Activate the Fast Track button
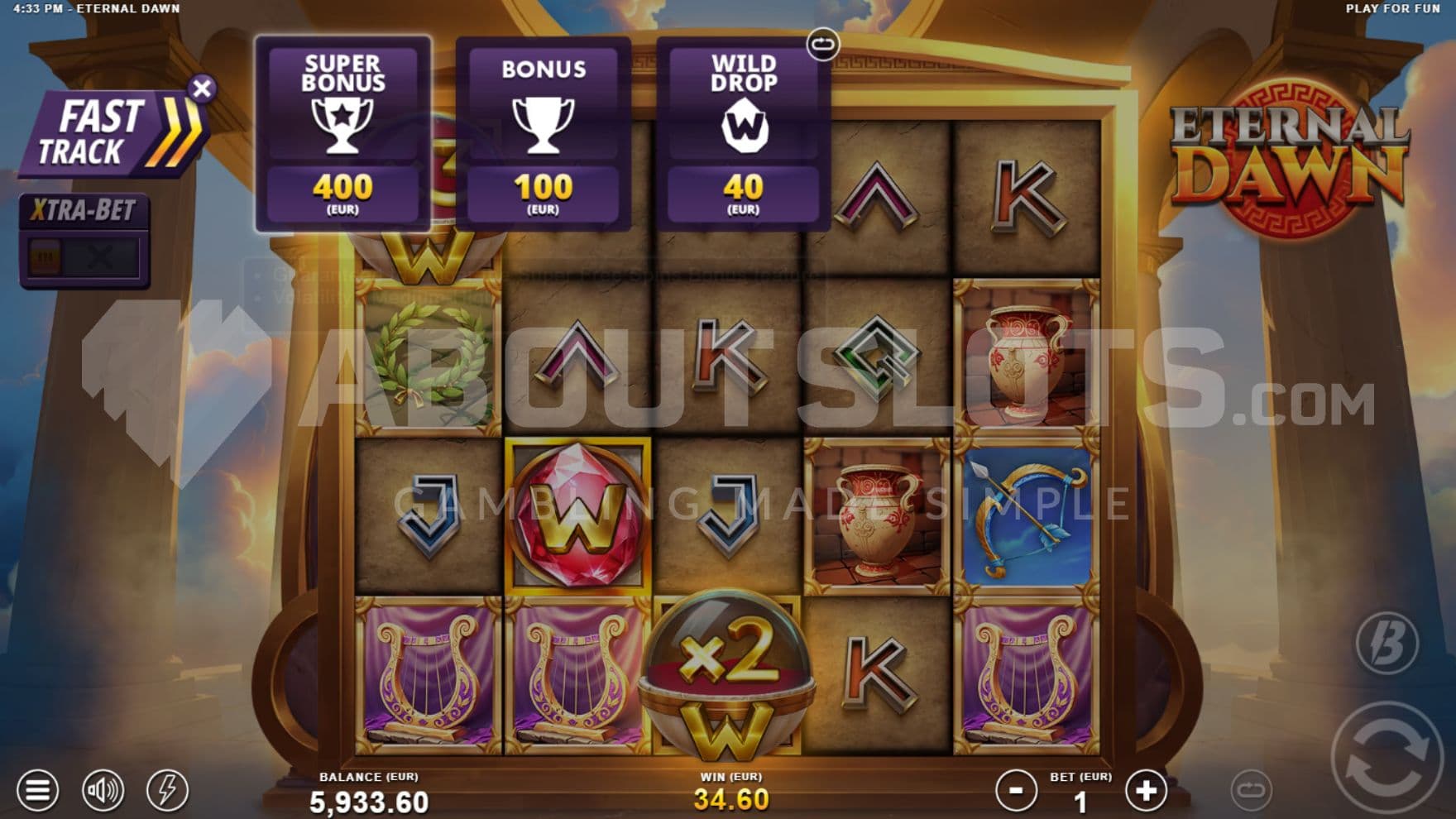The image size is (1456, 819). click(112, 134)
